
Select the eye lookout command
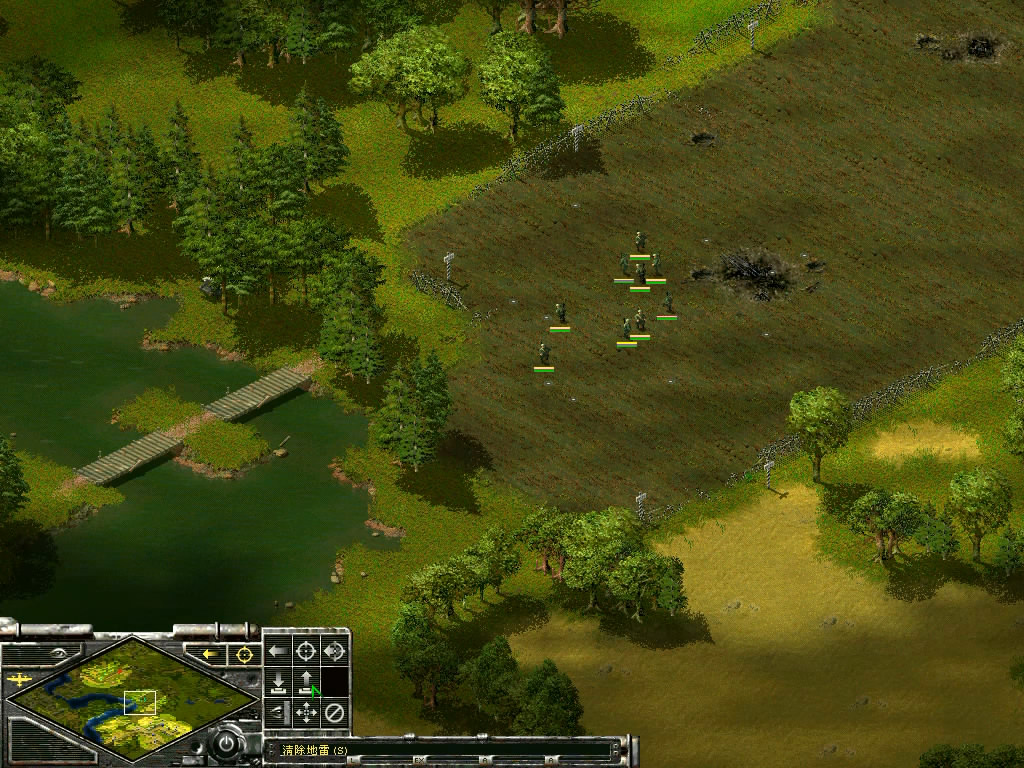[278, 713]
